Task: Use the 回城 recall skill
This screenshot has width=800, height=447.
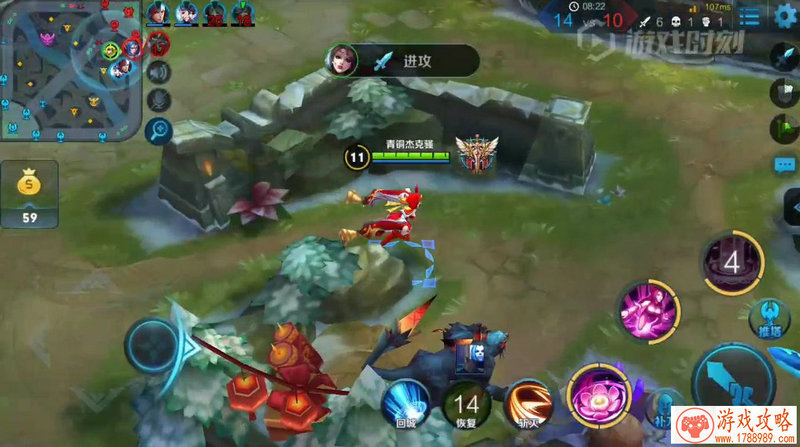Action: click(x=405, y=404)
